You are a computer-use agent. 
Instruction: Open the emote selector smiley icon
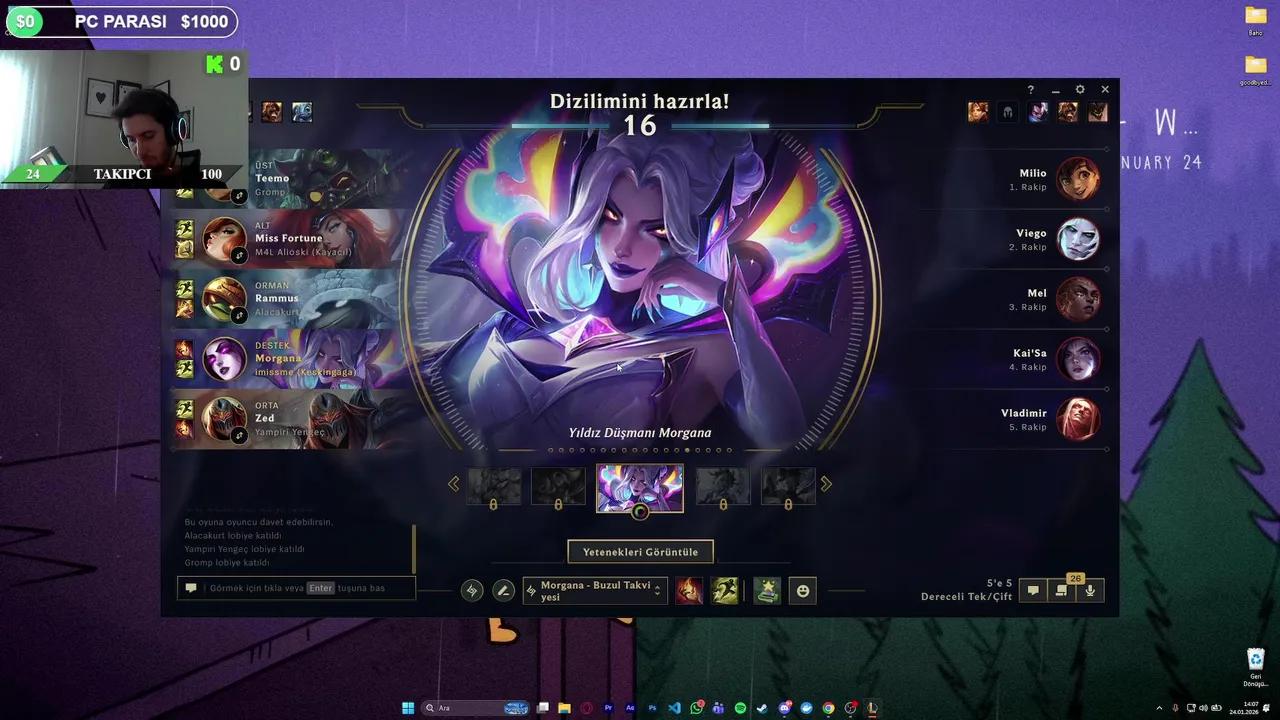(x=802, y=591)
